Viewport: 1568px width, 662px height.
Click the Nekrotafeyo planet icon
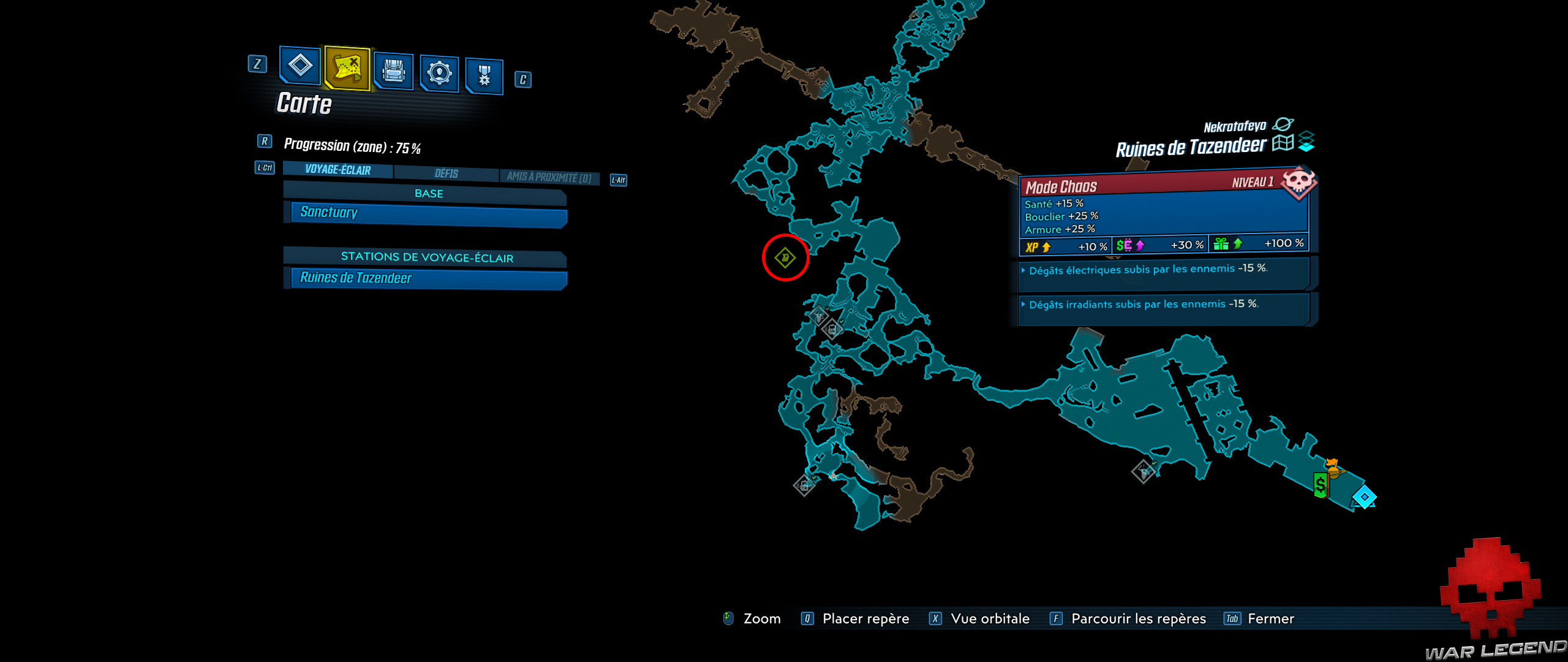1284,124
